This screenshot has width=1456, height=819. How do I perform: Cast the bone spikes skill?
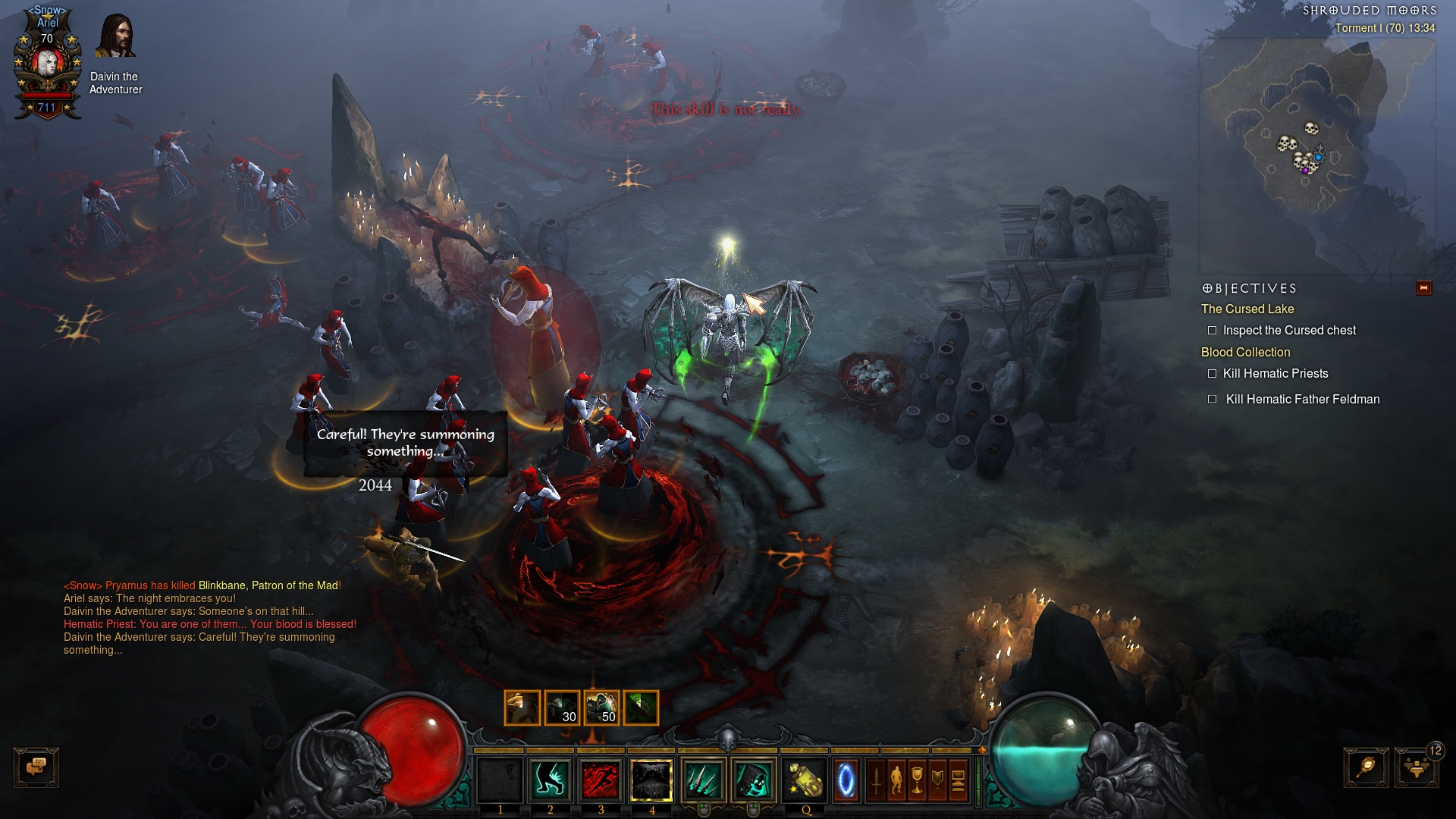(703, 780)
